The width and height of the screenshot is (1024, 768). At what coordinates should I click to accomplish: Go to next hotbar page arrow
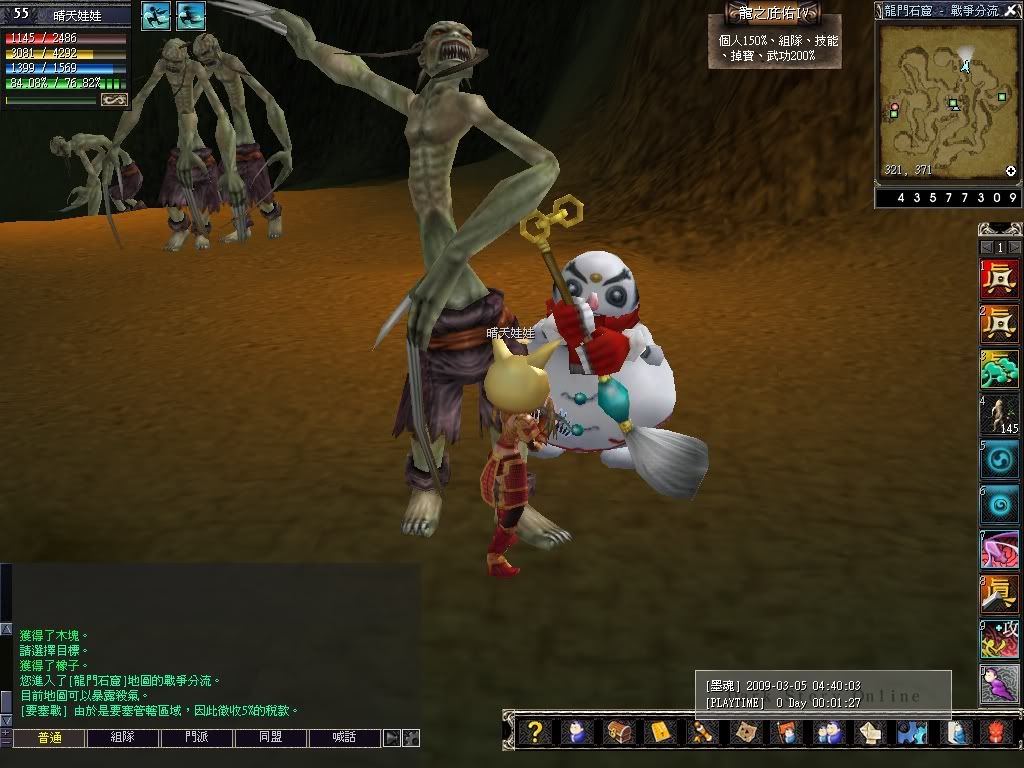1015,247
